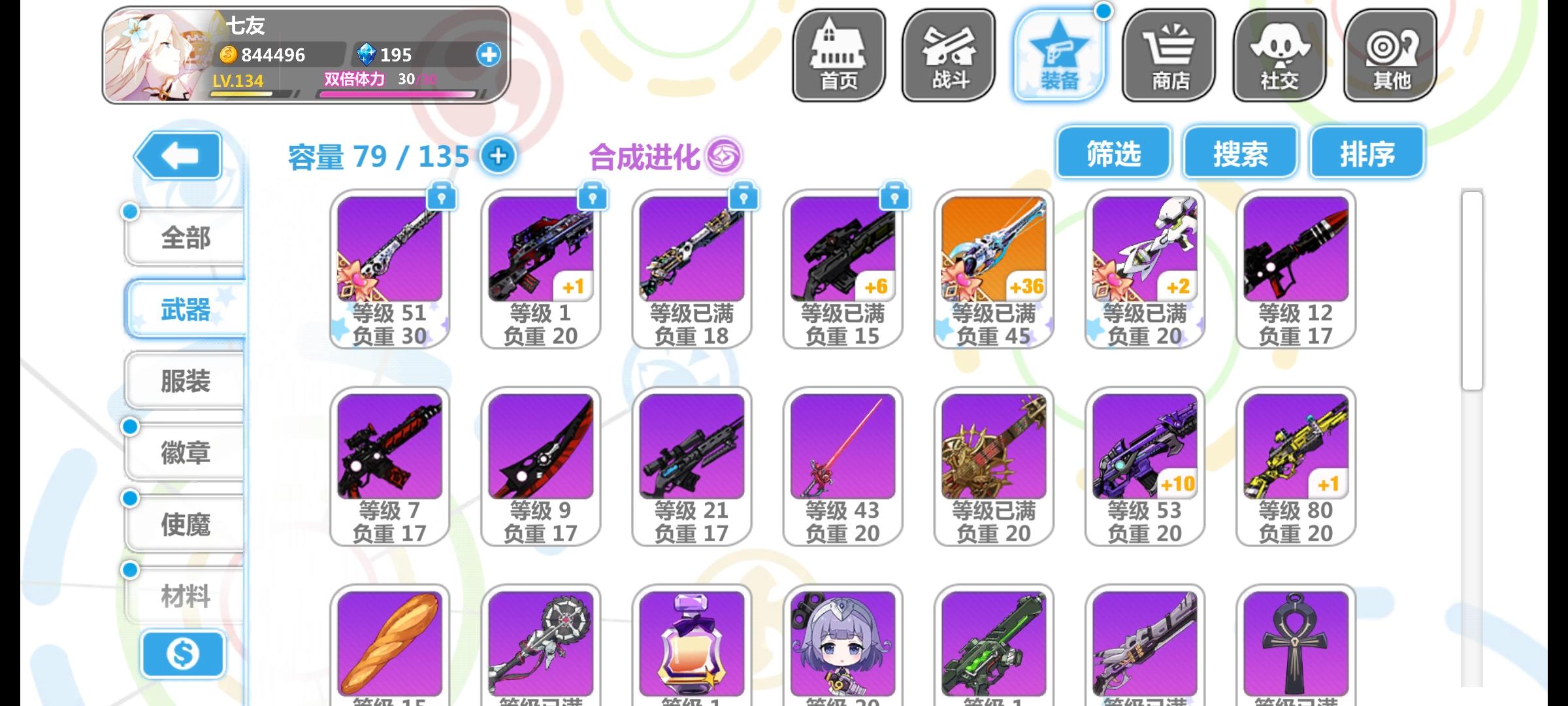Click the sell (\$) icon in sidebar
Viewport: 1568px width, 706px height.
(x=184, y=654)
